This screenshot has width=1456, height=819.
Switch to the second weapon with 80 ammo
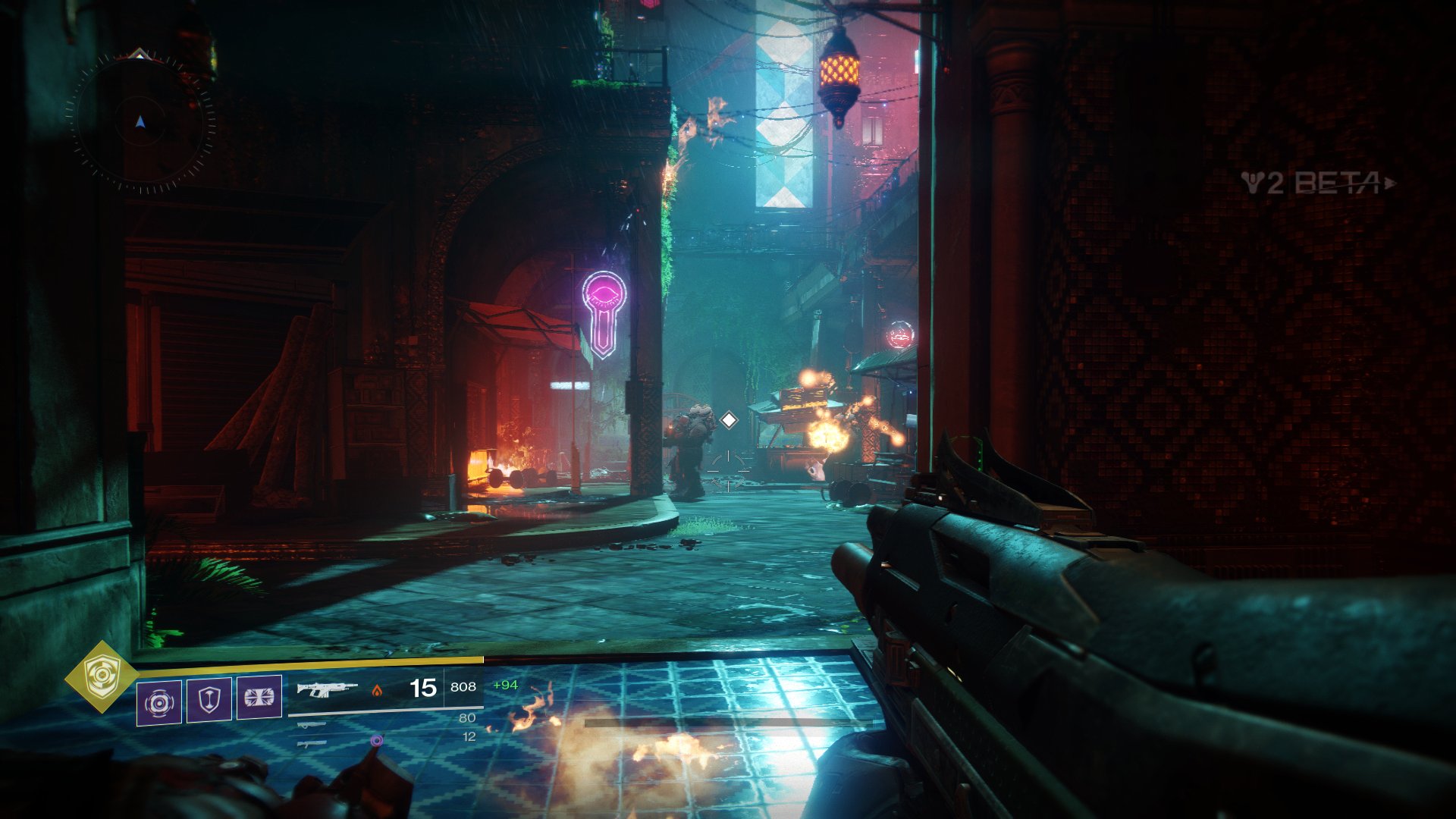click(x=312, y=725)
